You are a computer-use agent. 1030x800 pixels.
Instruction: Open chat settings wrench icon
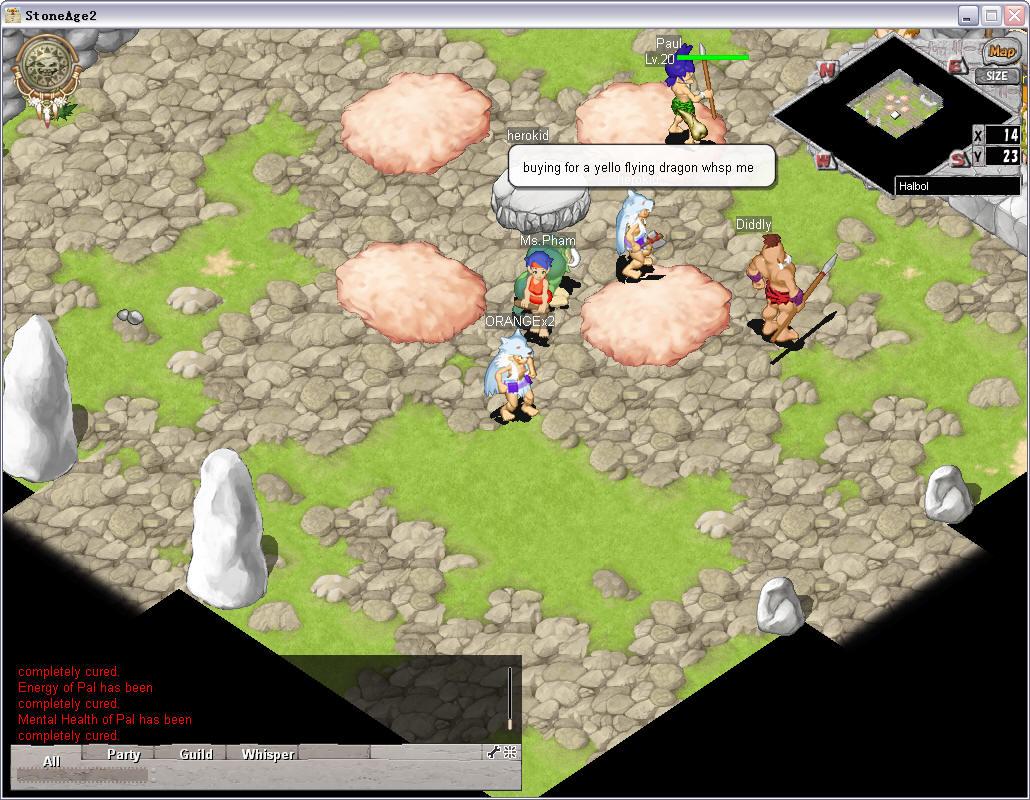pyautogui.click(x=494, y=753)
